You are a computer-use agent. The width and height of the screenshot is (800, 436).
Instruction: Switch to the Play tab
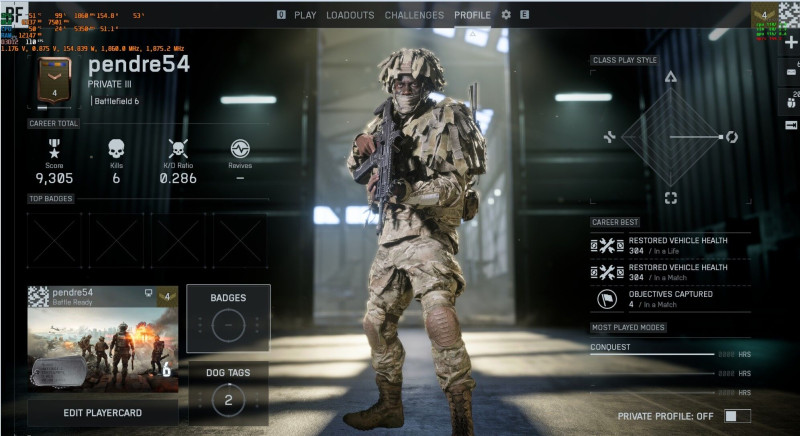pos(305,15)
